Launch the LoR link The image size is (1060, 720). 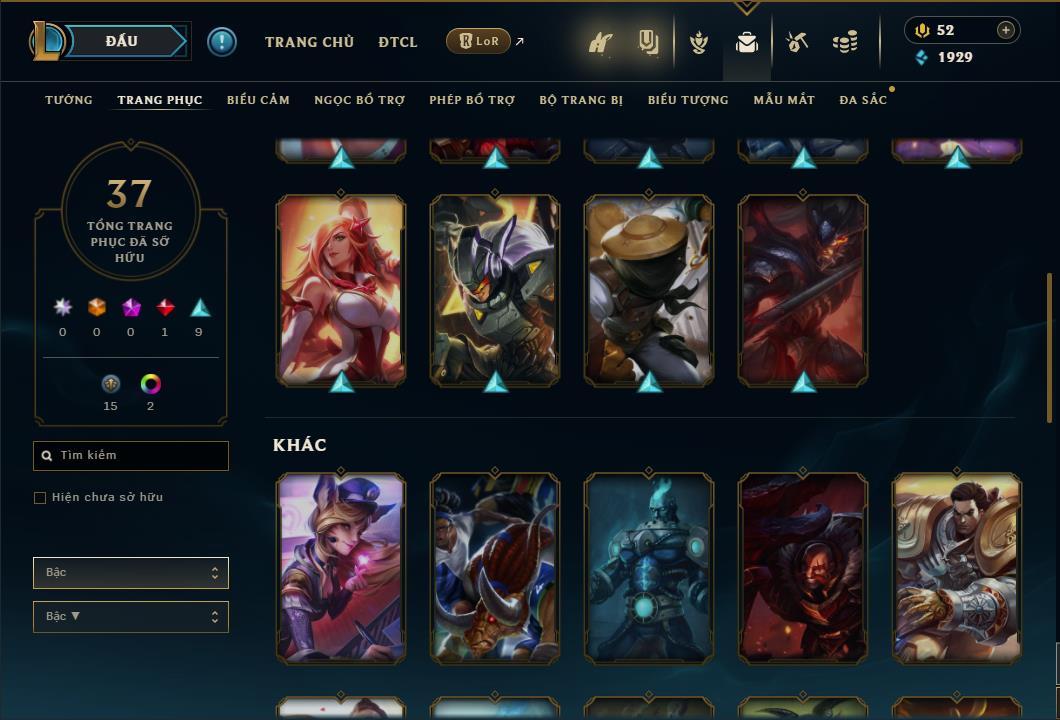click(x=479, y=41)
